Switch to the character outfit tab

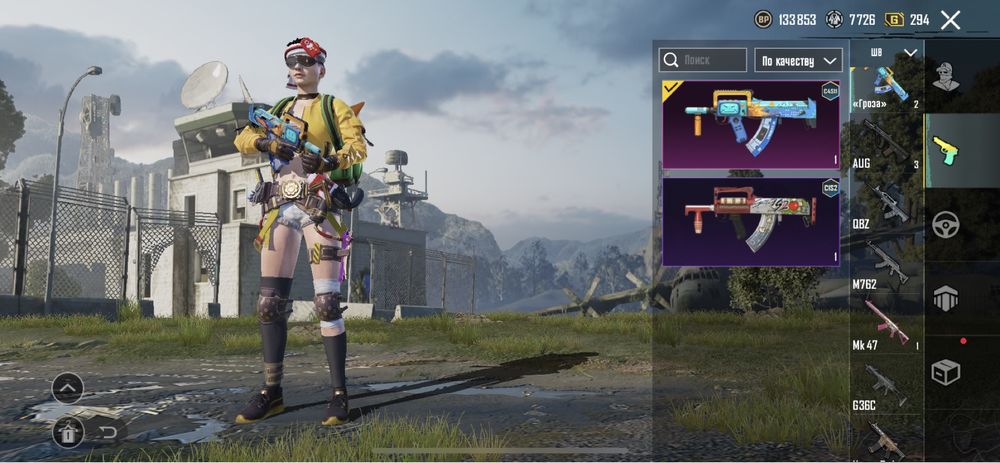[947, 75]
